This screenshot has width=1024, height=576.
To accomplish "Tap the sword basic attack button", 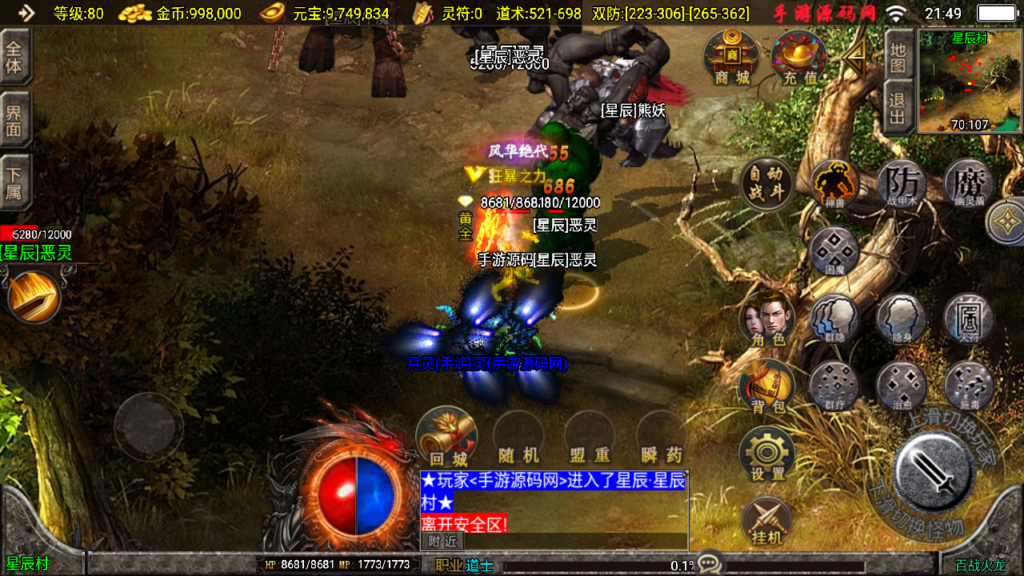I will click(x=933, y=470).
